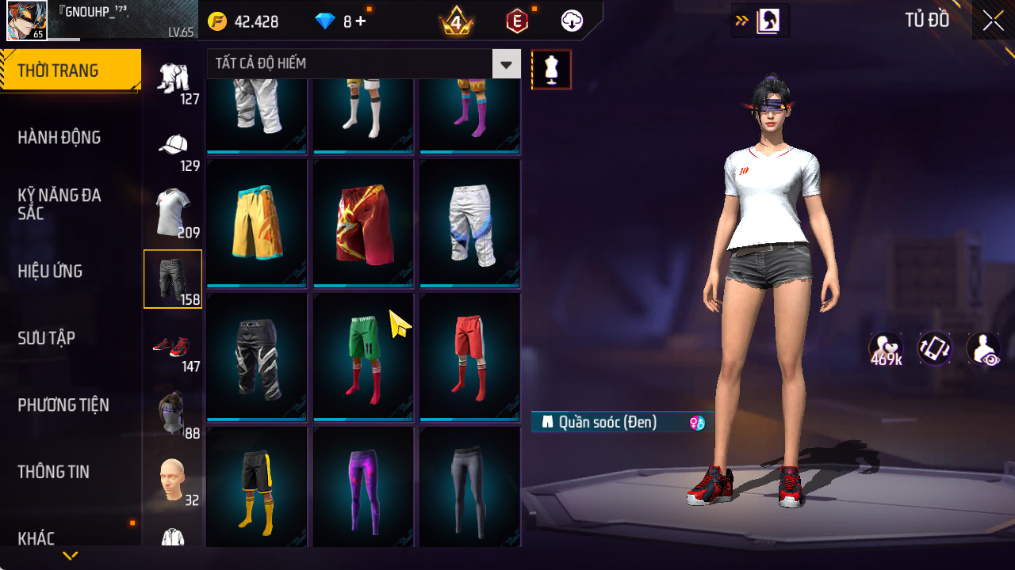Pick the green shorts with red socks

pos(363,355)
